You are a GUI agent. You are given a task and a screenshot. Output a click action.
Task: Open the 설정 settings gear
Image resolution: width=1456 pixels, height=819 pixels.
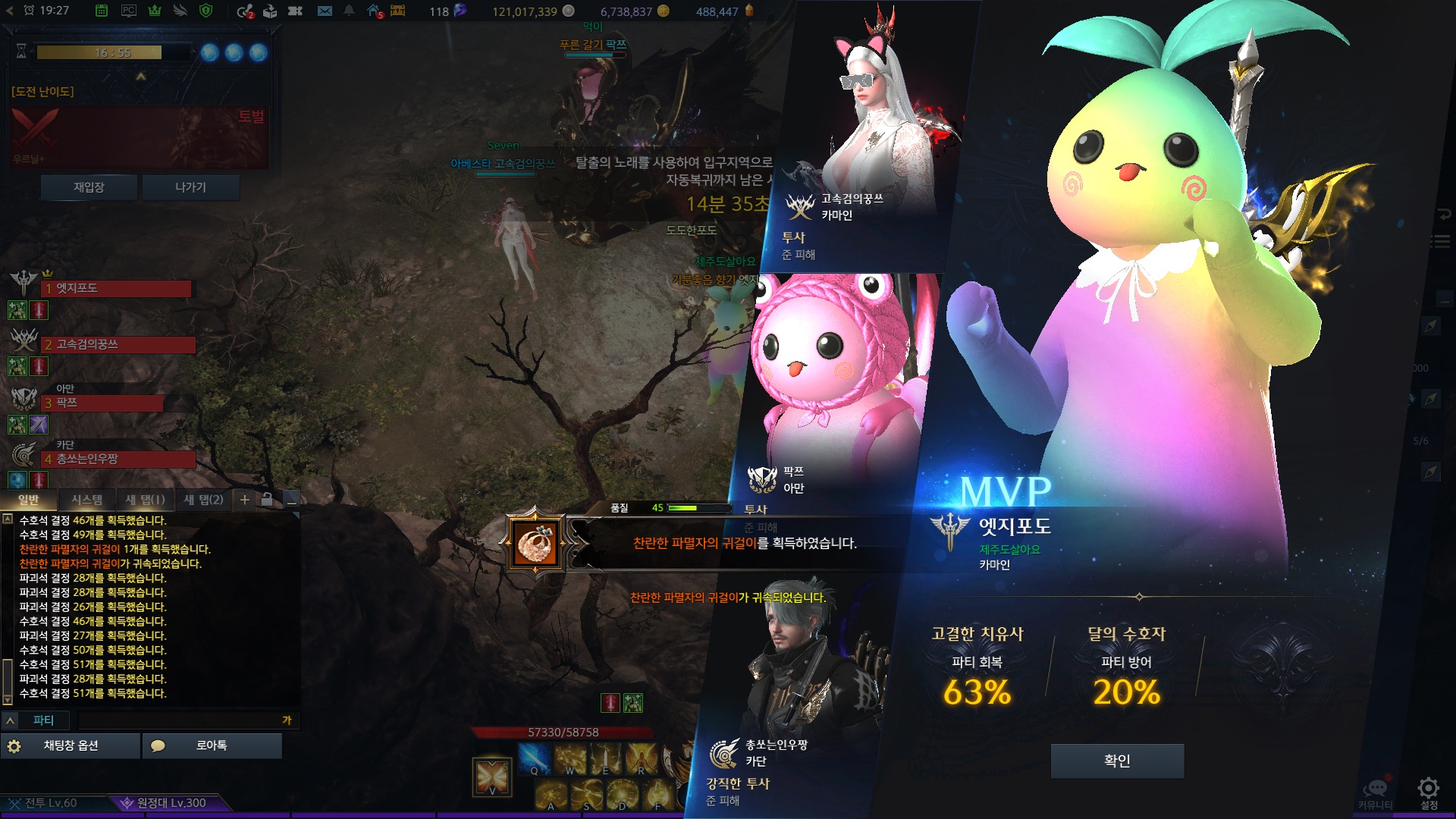(x=1429, y=791)
